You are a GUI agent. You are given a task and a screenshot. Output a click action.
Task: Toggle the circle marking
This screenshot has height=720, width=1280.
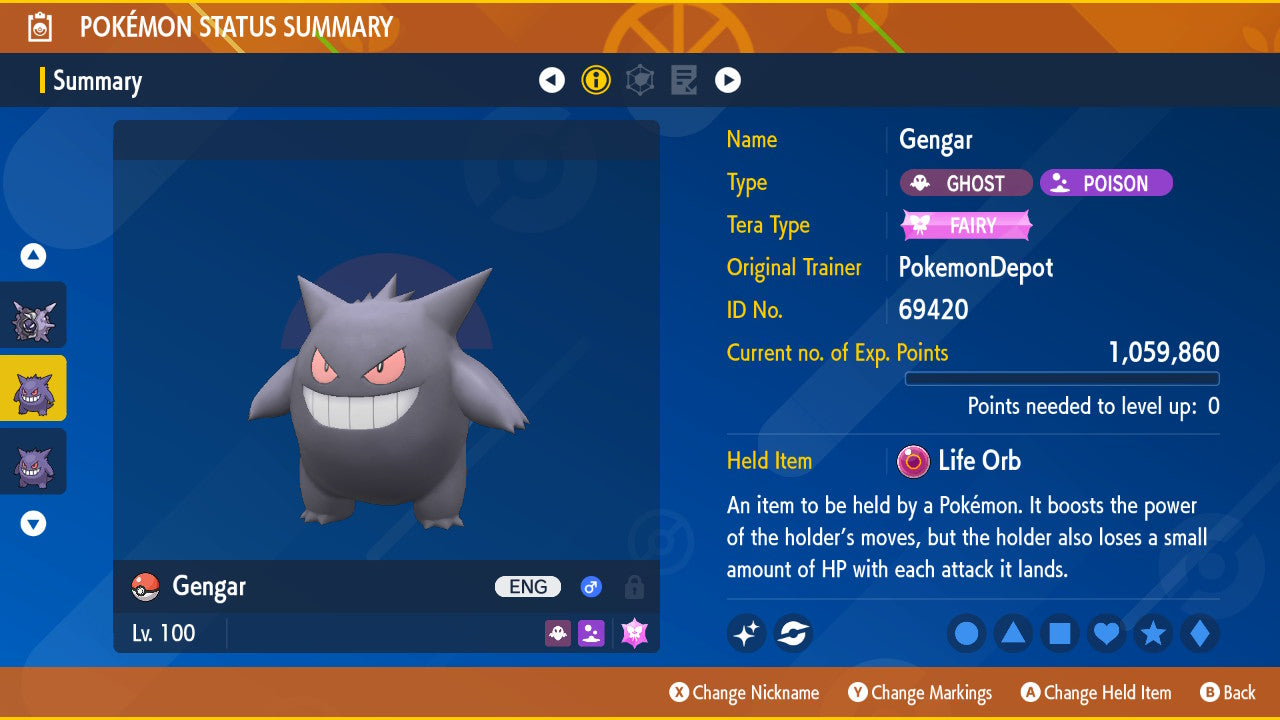click(x=967, y=633)
